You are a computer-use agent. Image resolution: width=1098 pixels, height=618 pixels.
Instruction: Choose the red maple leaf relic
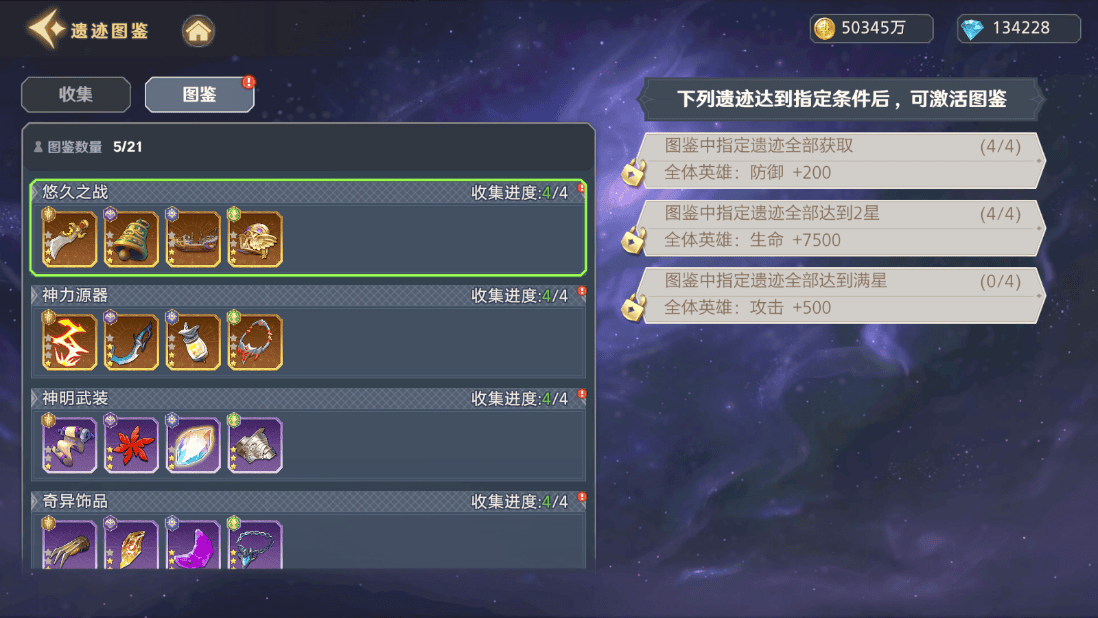pos(132,445)
